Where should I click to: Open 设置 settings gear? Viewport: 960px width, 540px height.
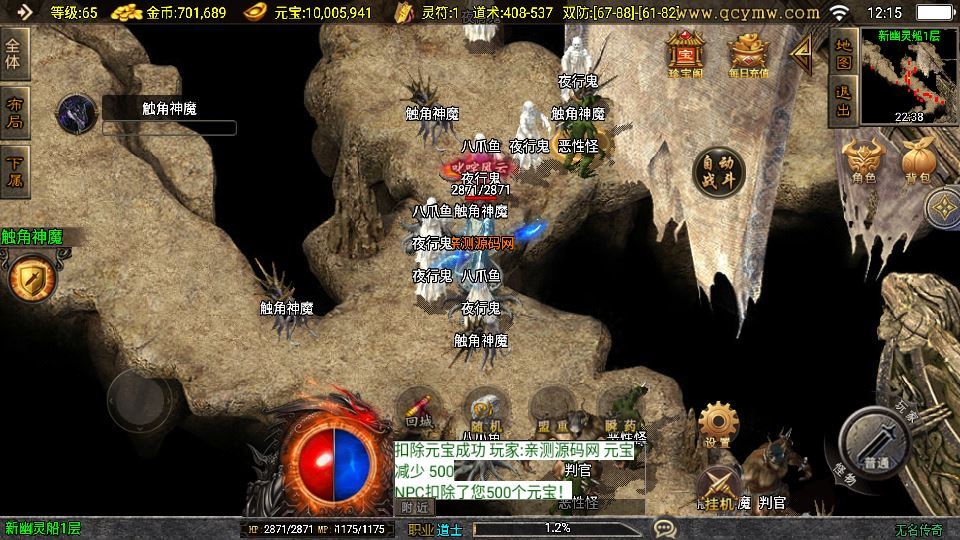click(716, 425)
